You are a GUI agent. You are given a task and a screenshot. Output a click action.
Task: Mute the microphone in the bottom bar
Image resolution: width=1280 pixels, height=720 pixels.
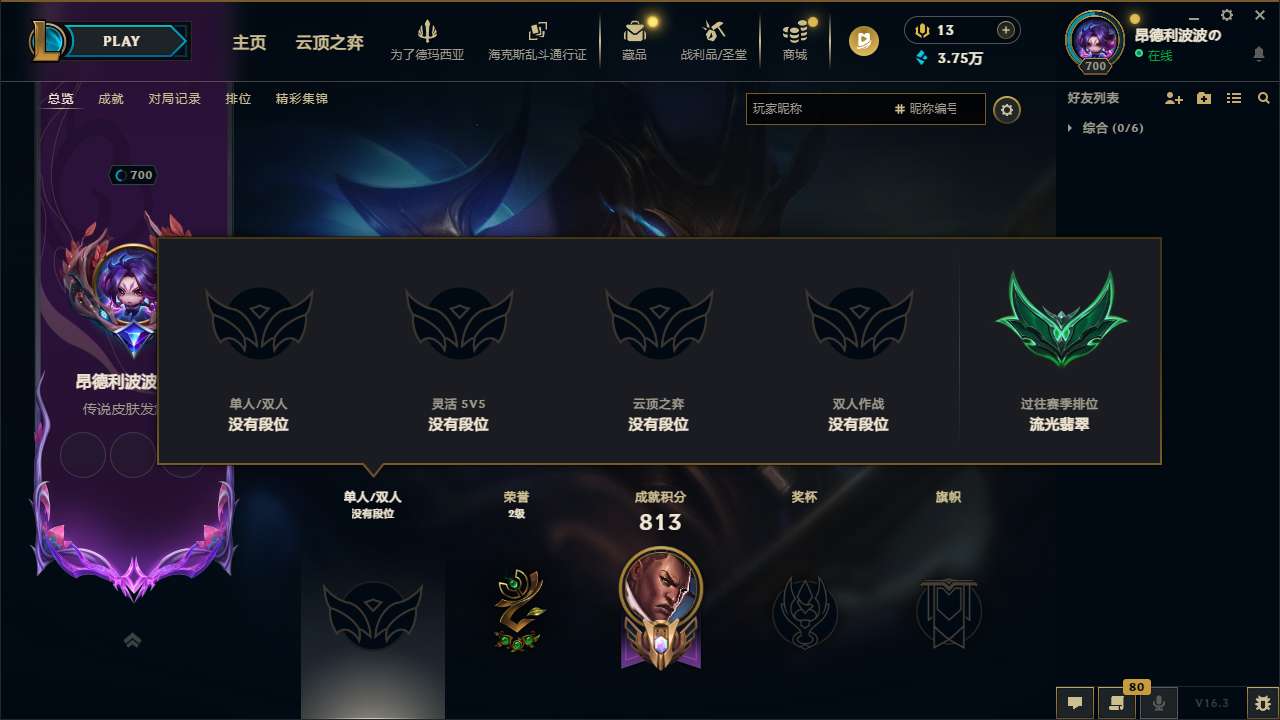(x=1158, y=702)
